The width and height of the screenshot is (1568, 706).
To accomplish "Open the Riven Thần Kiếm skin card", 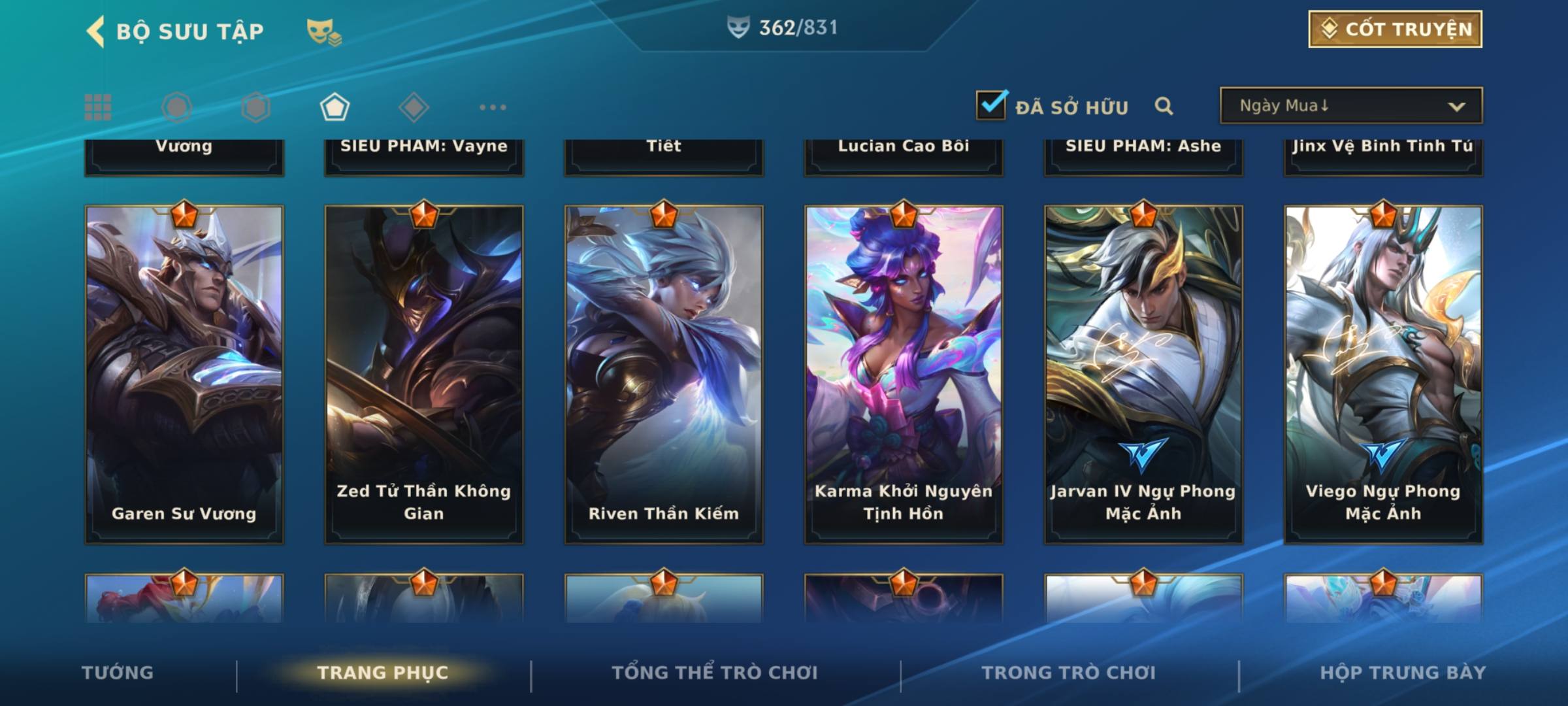I will pyautogui.click(x=664, y=374).
